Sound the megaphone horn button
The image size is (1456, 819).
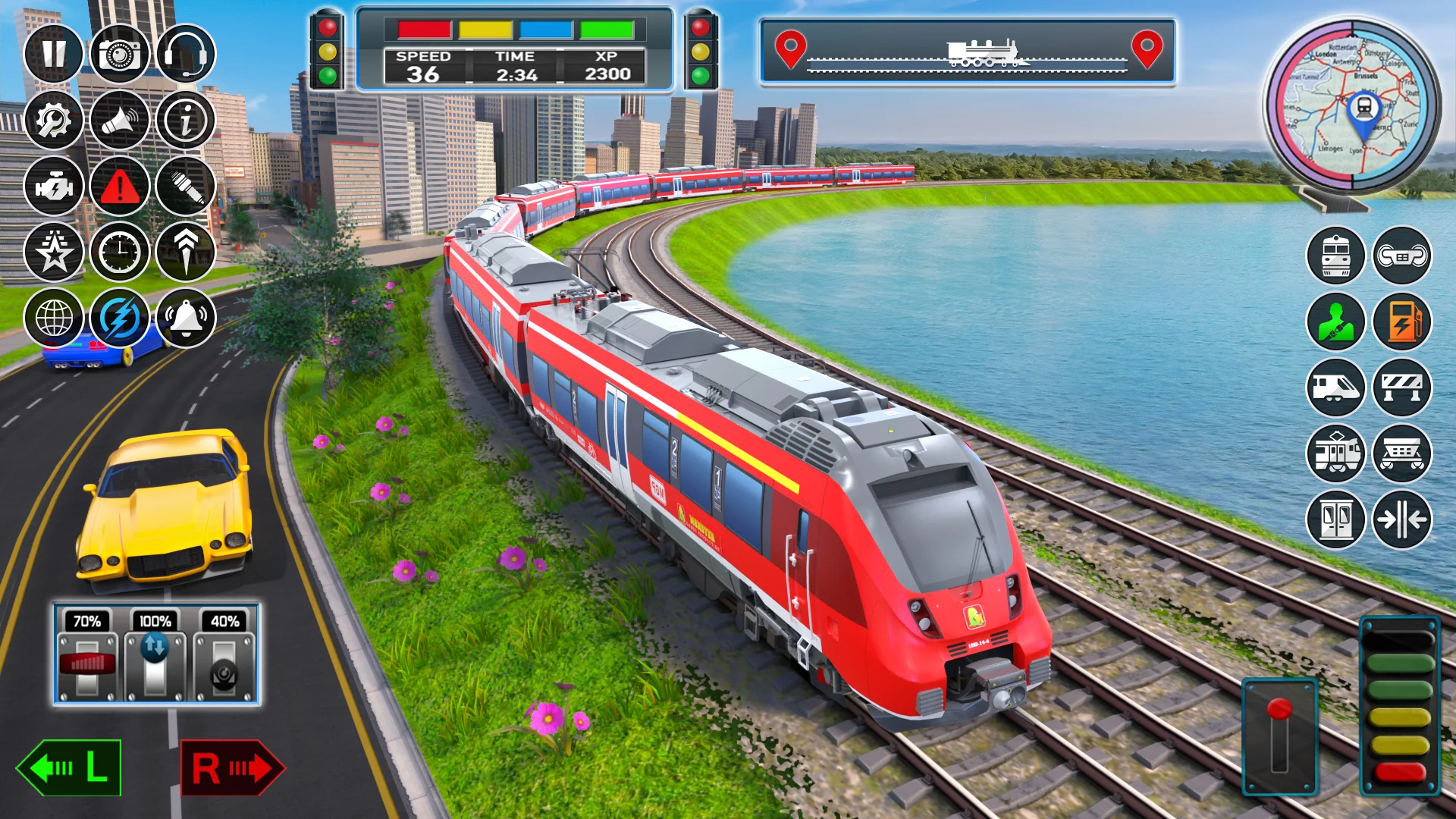coord(120,120)
